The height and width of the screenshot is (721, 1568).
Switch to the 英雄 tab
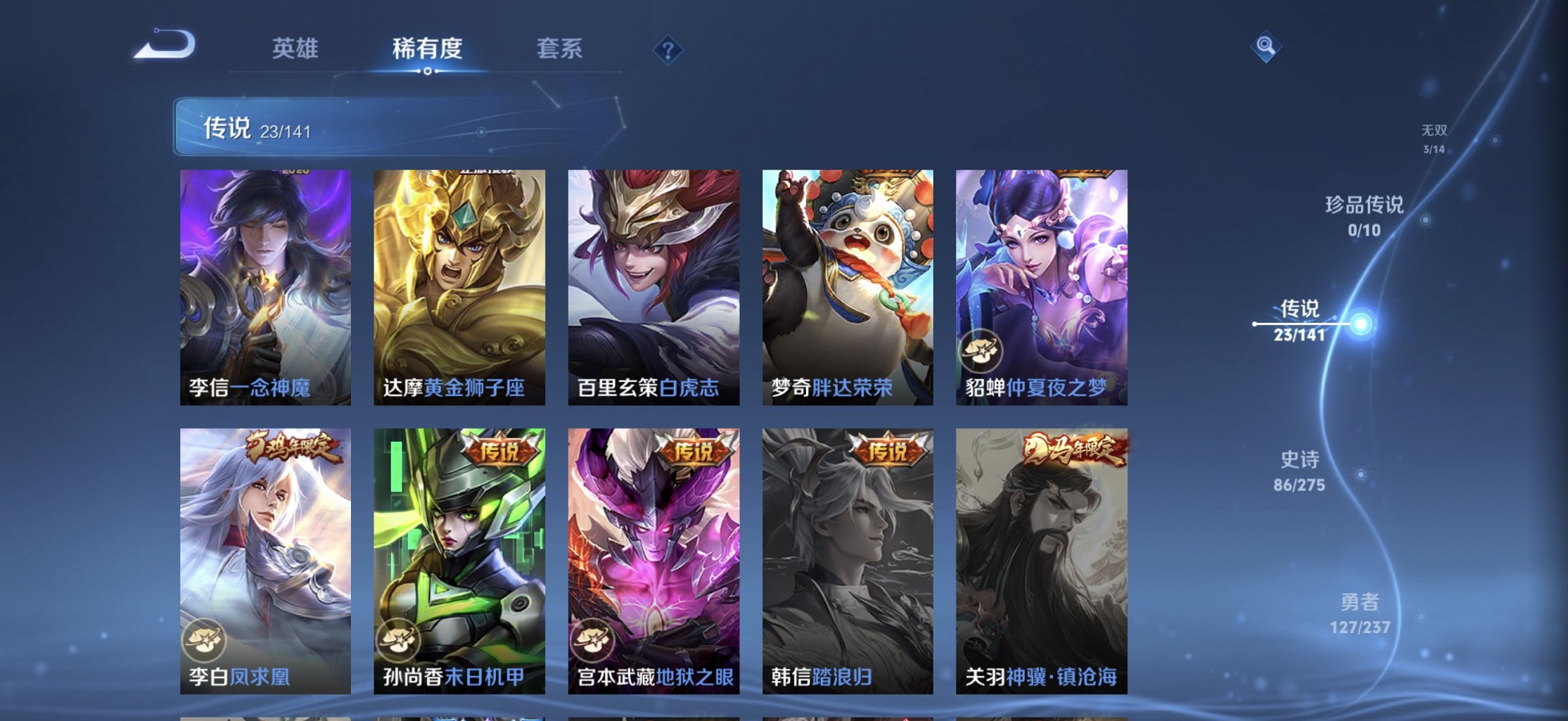click(x=297, y=49)
